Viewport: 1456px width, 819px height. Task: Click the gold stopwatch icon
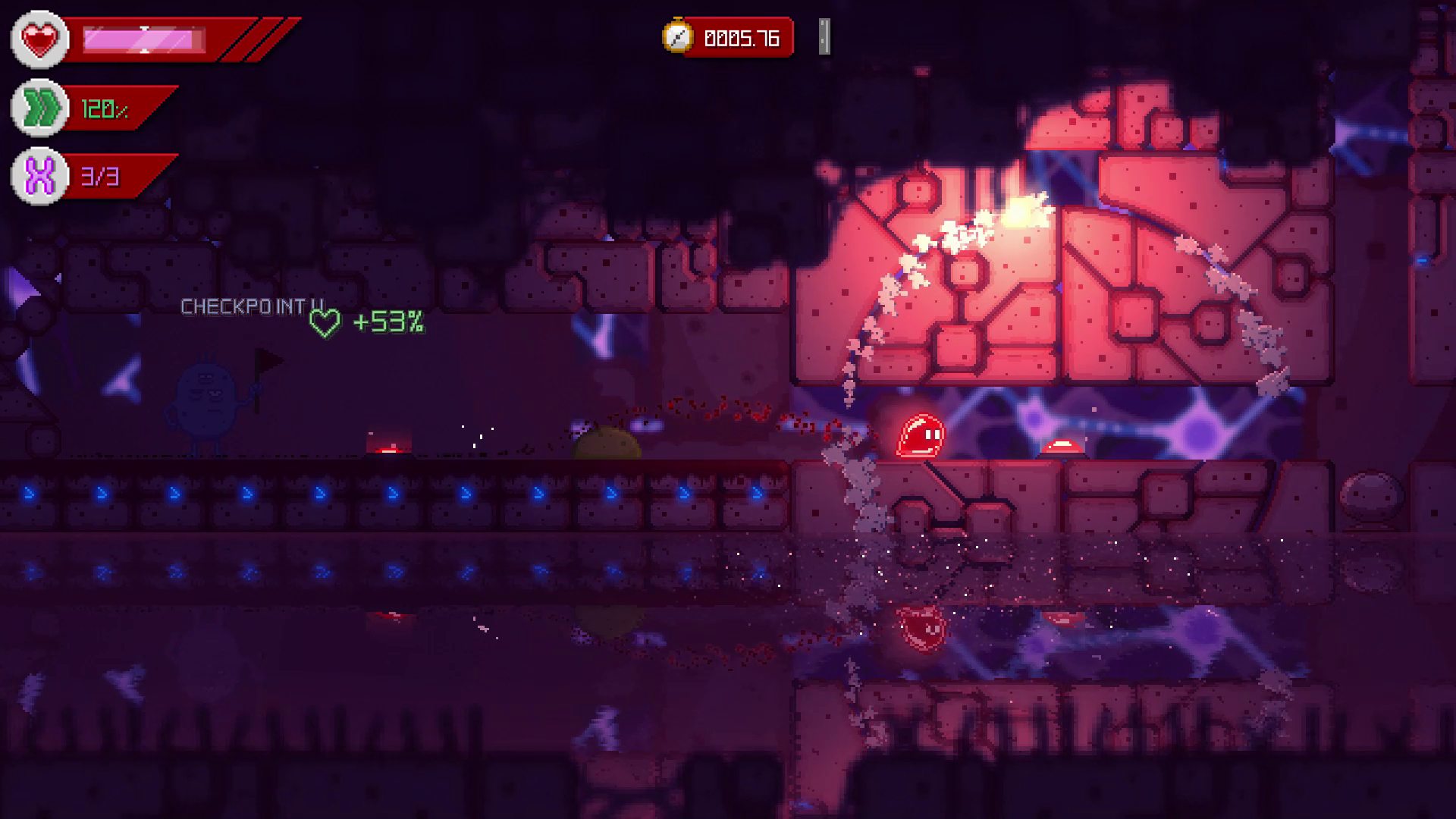(677, 37)
